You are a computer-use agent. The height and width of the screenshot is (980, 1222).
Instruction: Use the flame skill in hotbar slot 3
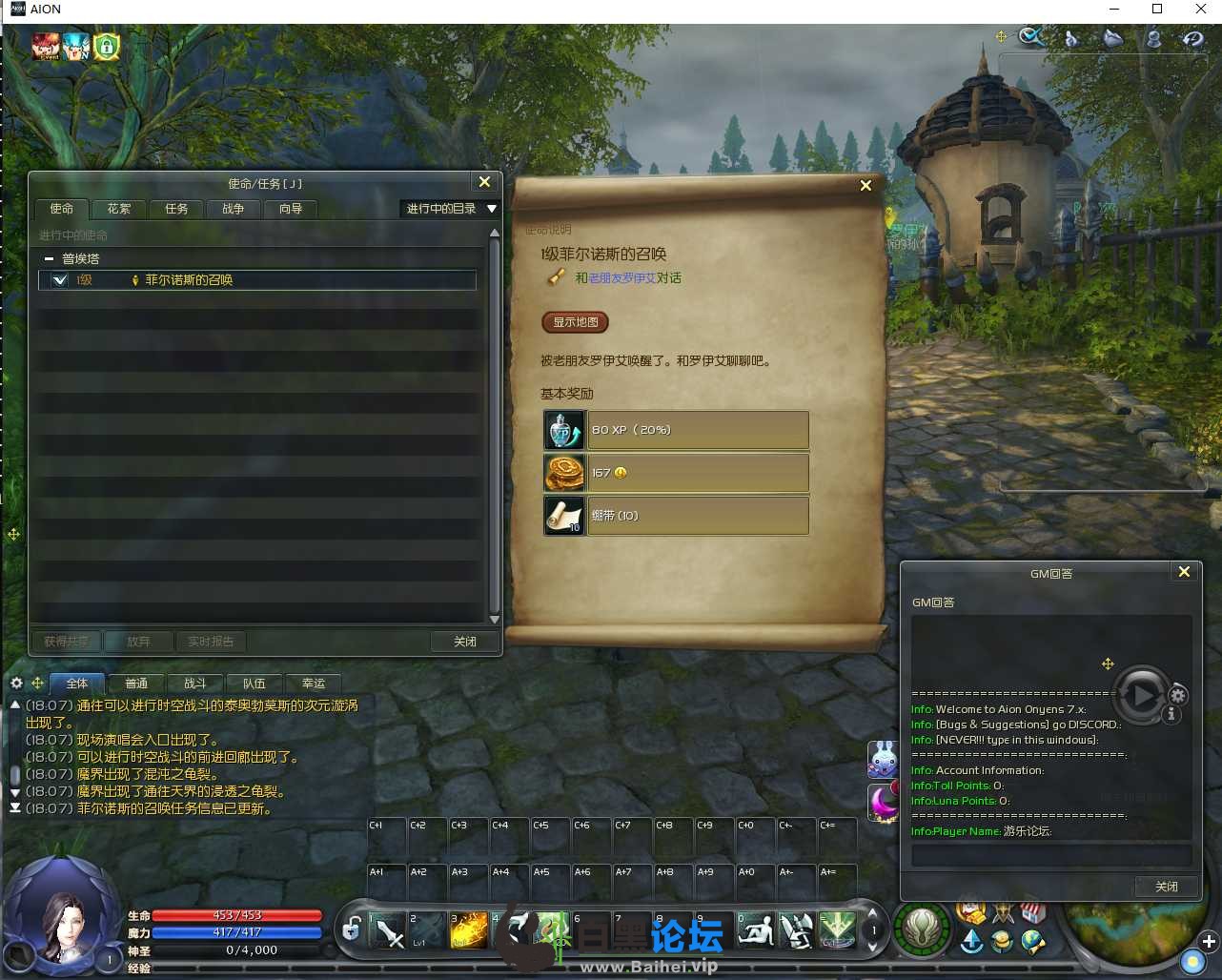pos(469,930)
